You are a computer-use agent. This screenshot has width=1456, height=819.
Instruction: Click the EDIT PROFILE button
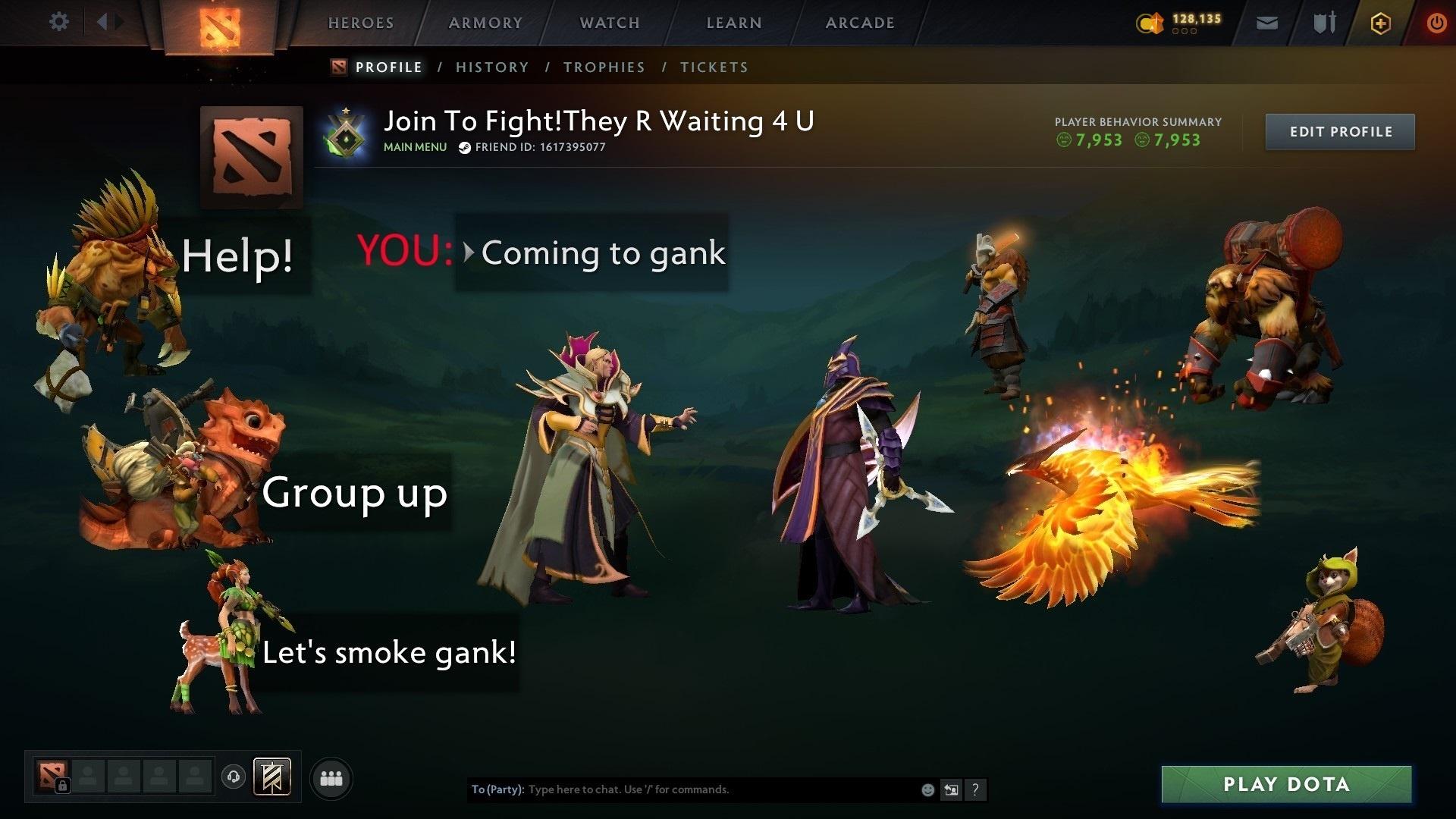(x=1339, y=130)
